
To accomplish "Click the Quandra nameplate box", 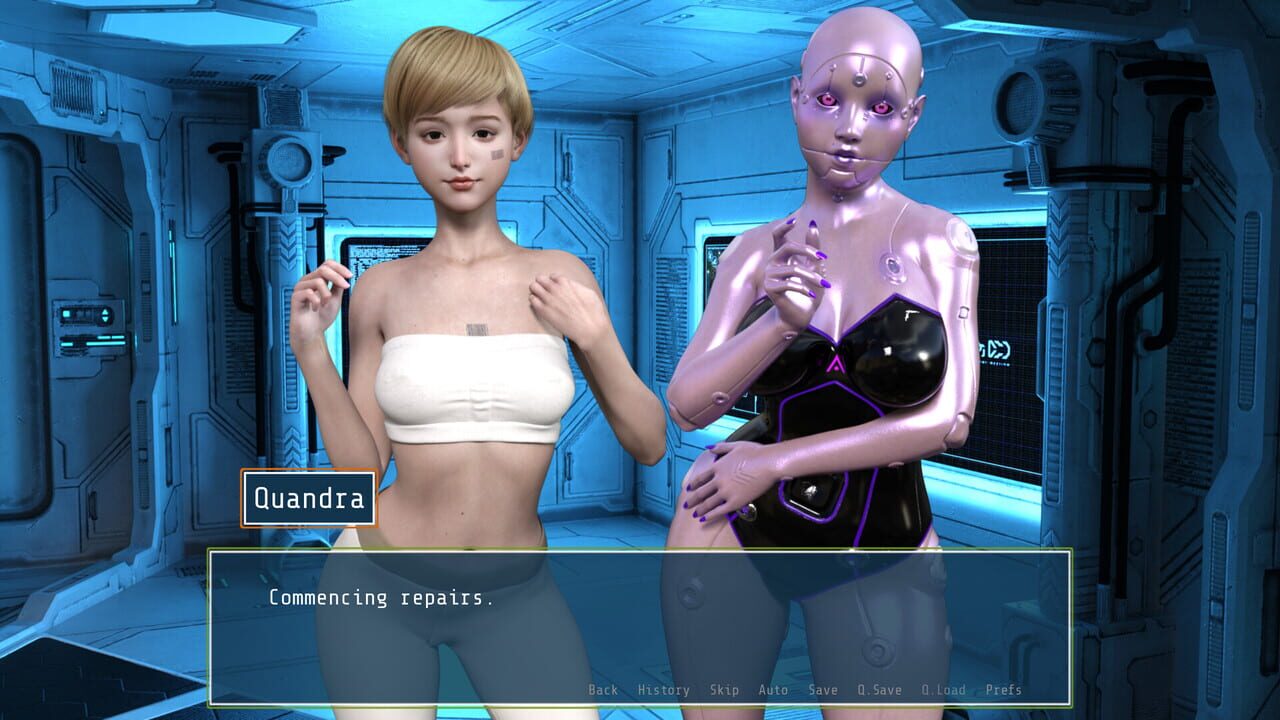I will coord(308,497).
